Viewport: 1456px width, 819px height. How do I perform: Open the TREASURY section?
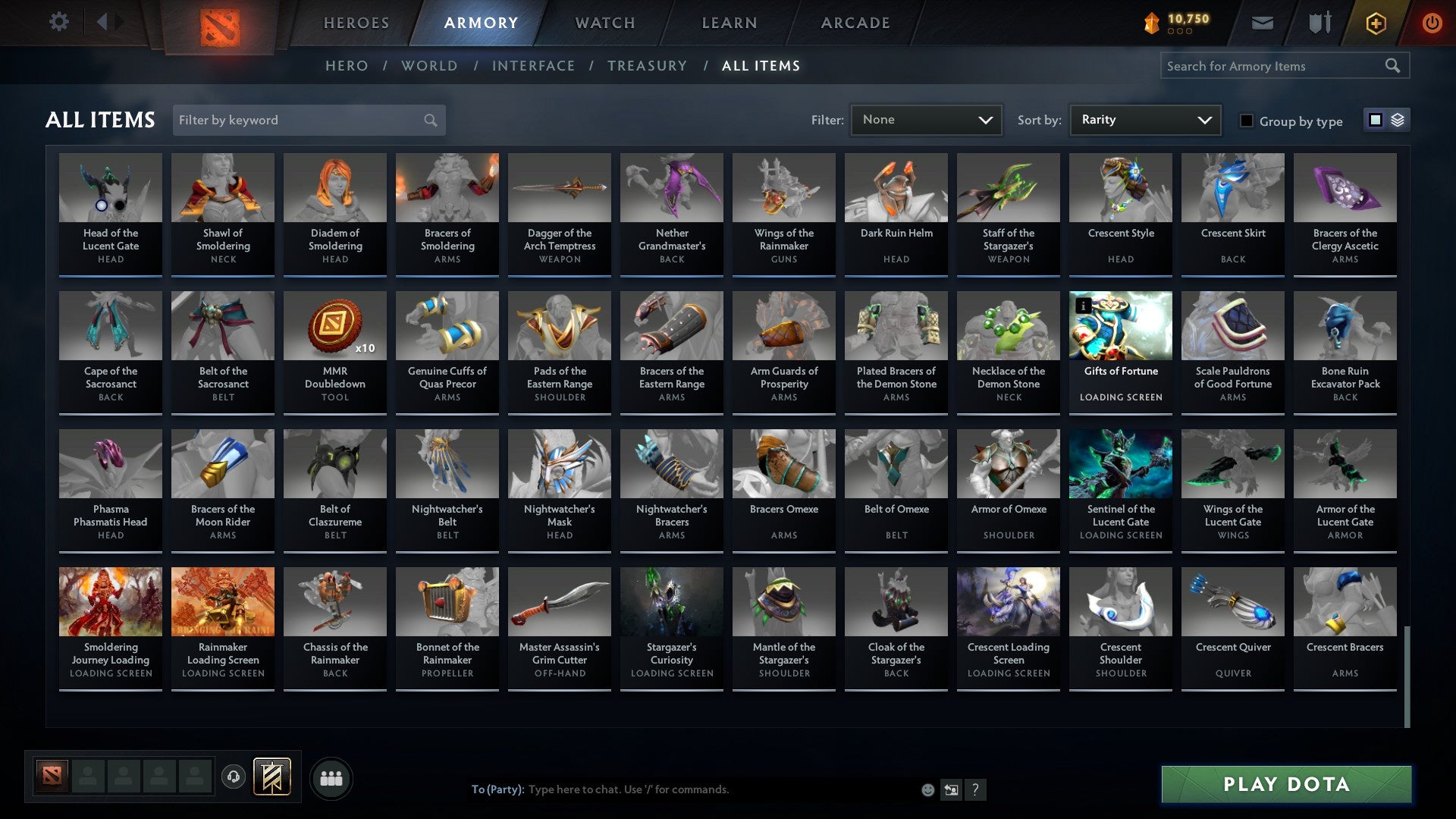click(648, 66)
